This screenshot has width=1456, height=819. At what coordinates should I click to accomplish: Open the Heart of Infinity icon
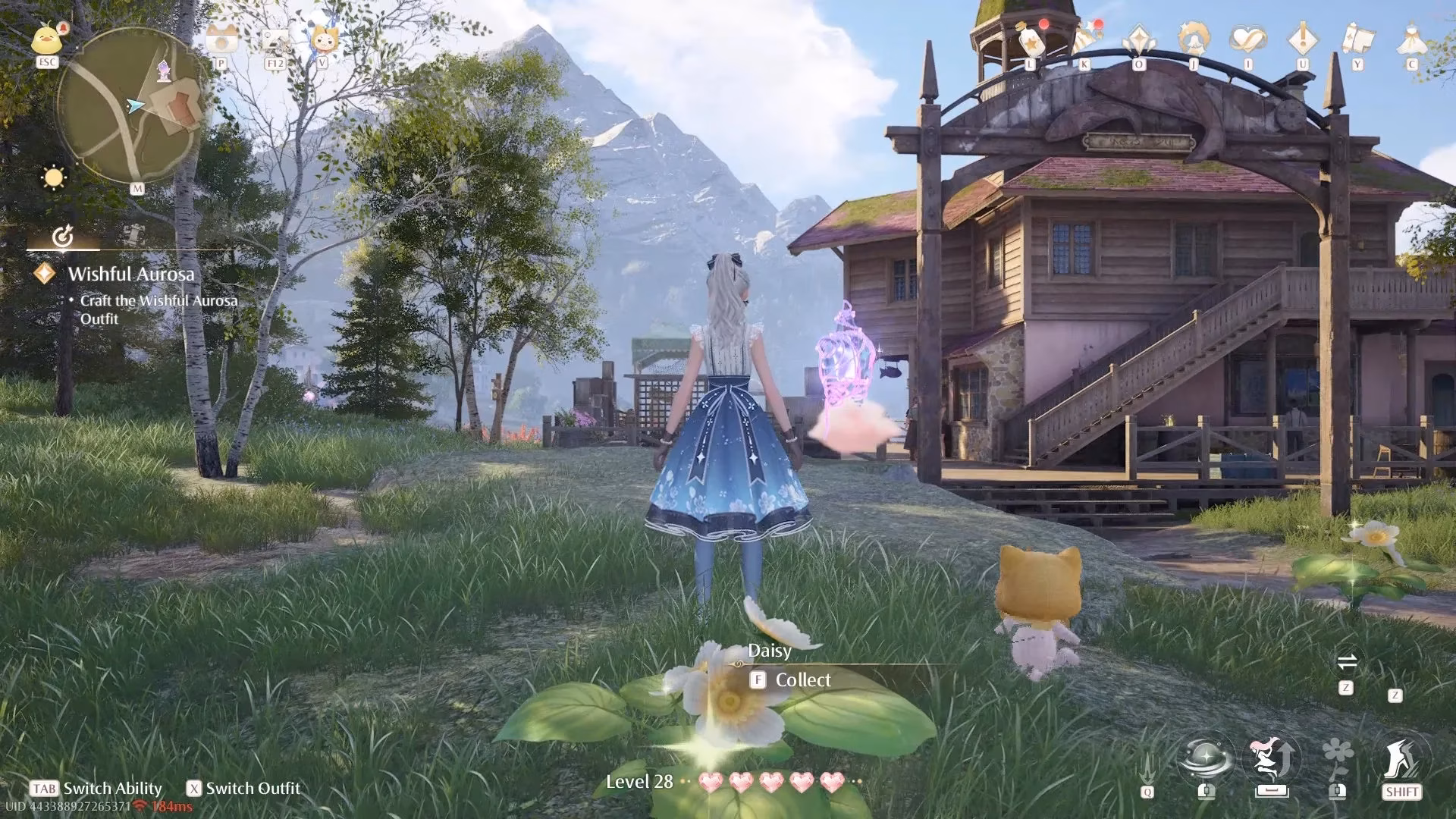coord(1248,39)
